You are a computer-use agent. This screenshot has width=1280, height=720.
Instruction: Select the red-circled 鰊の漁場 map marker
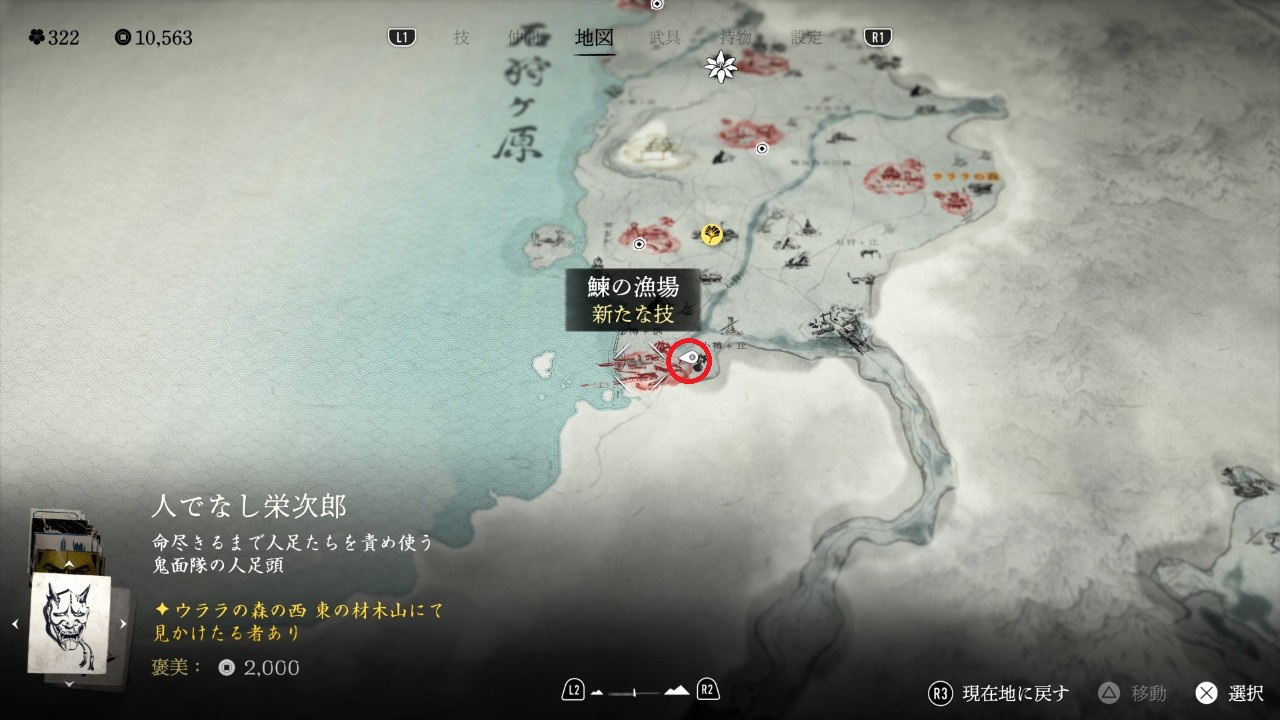click(689, 361)
